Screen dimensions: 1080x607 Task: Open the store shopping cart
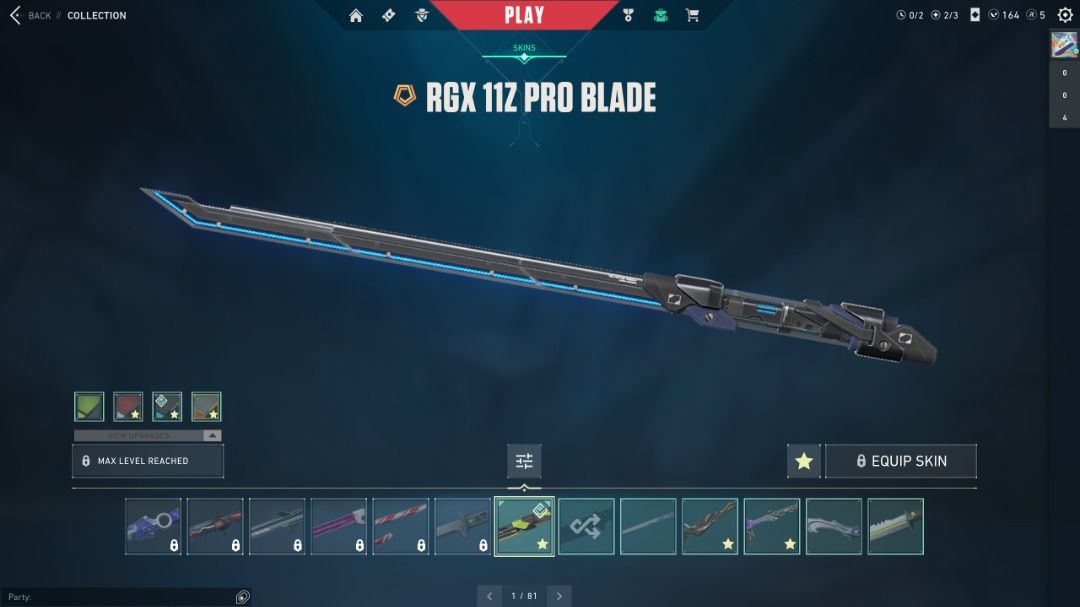pyautogui.click(x=692, y=15)
